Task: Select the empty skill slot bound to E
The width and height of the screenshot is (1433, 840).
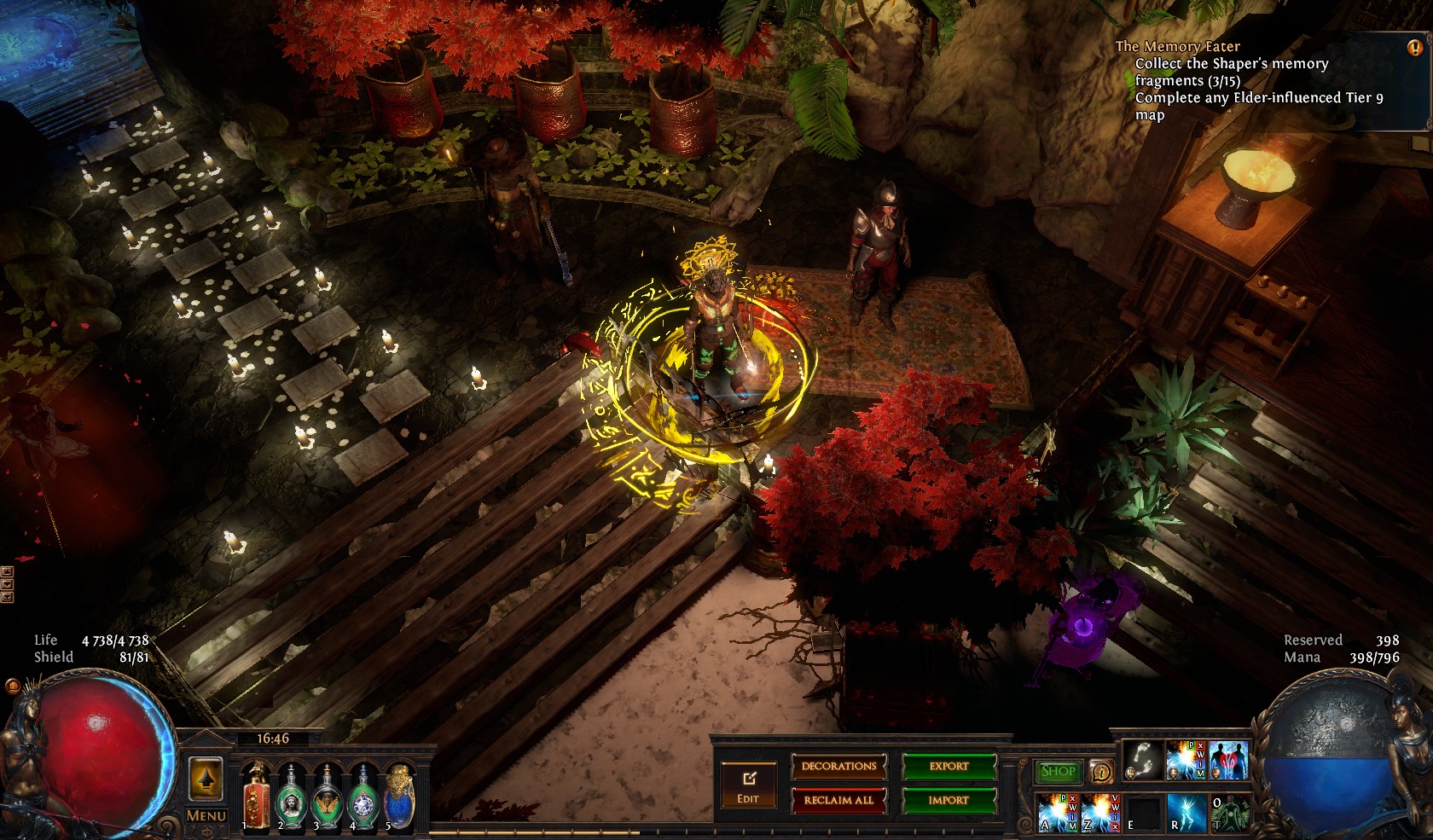Action: [x=1143, y=812]
